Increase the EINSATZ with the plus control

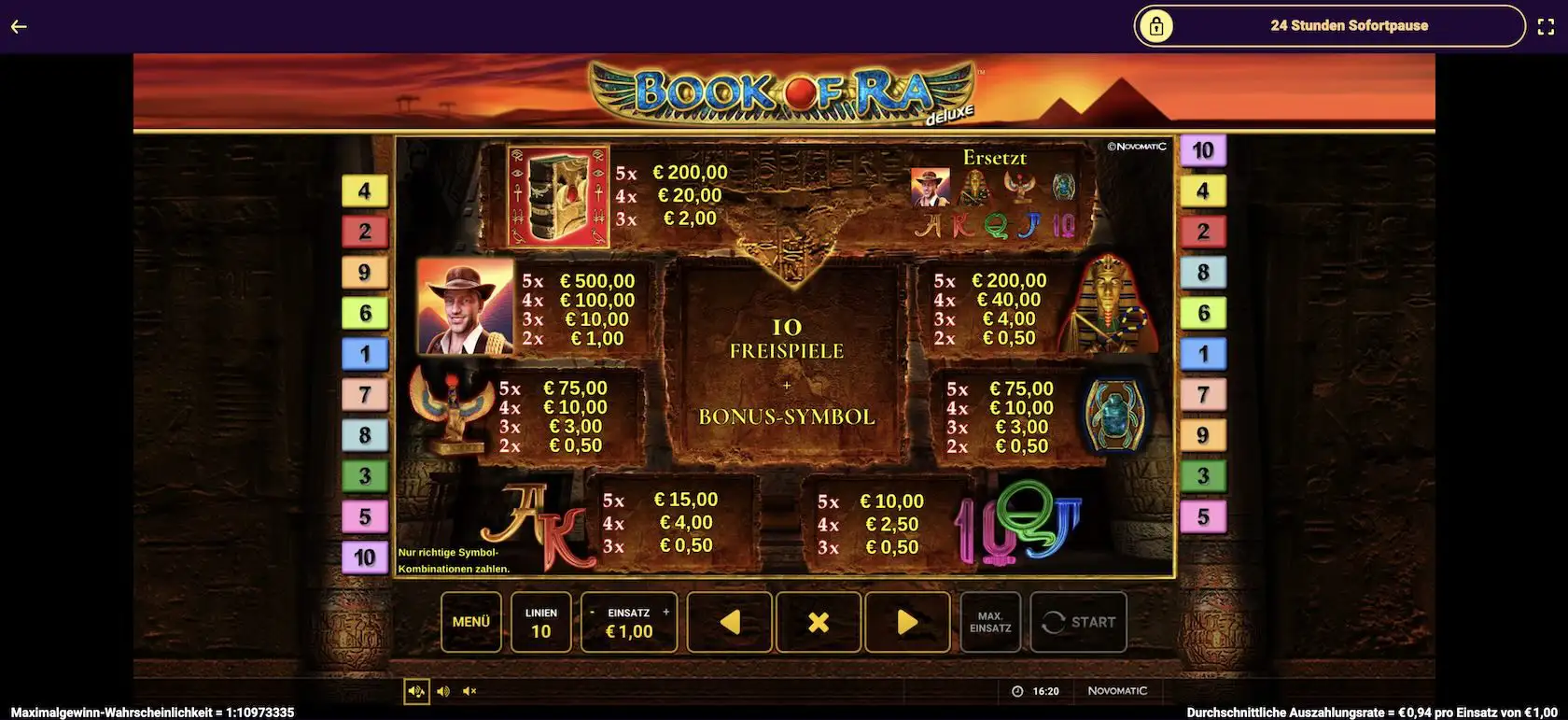[x=665, y=613]
